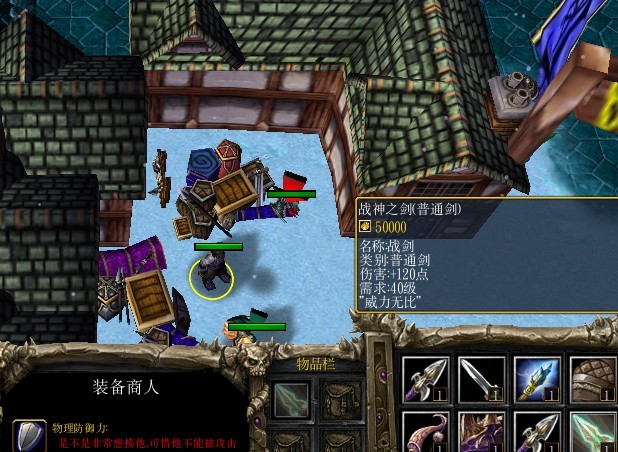Click the green sword in the 物品栏 inventory
This screenshot has width=618, height=452.
[291, 400]
